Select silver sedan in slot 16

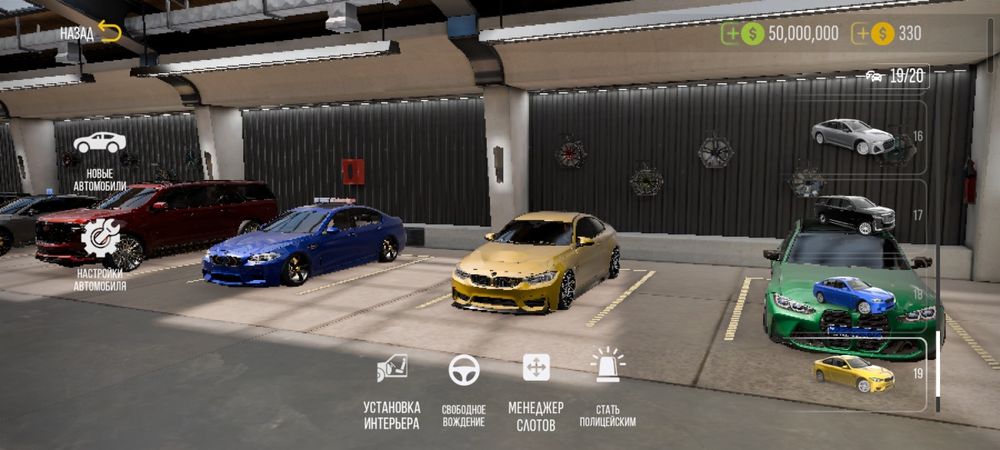click(853, 137)
